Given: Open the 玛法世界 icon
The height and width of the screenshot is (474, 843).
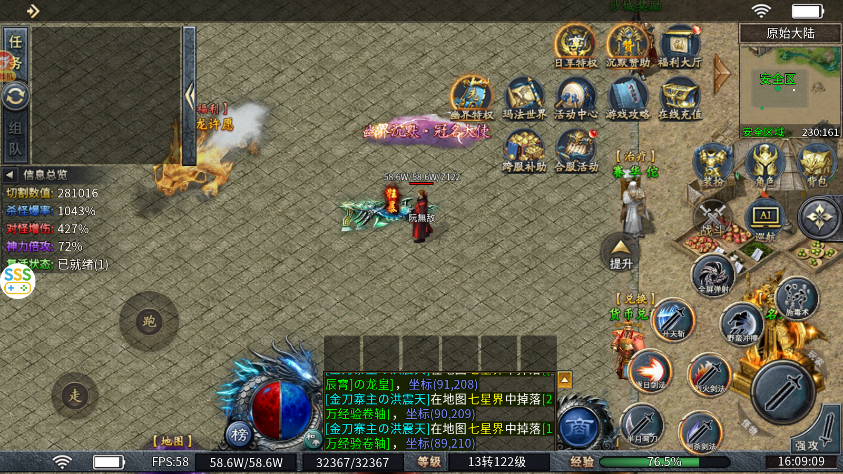Looking at the screenshot, I should click(523, 96).
